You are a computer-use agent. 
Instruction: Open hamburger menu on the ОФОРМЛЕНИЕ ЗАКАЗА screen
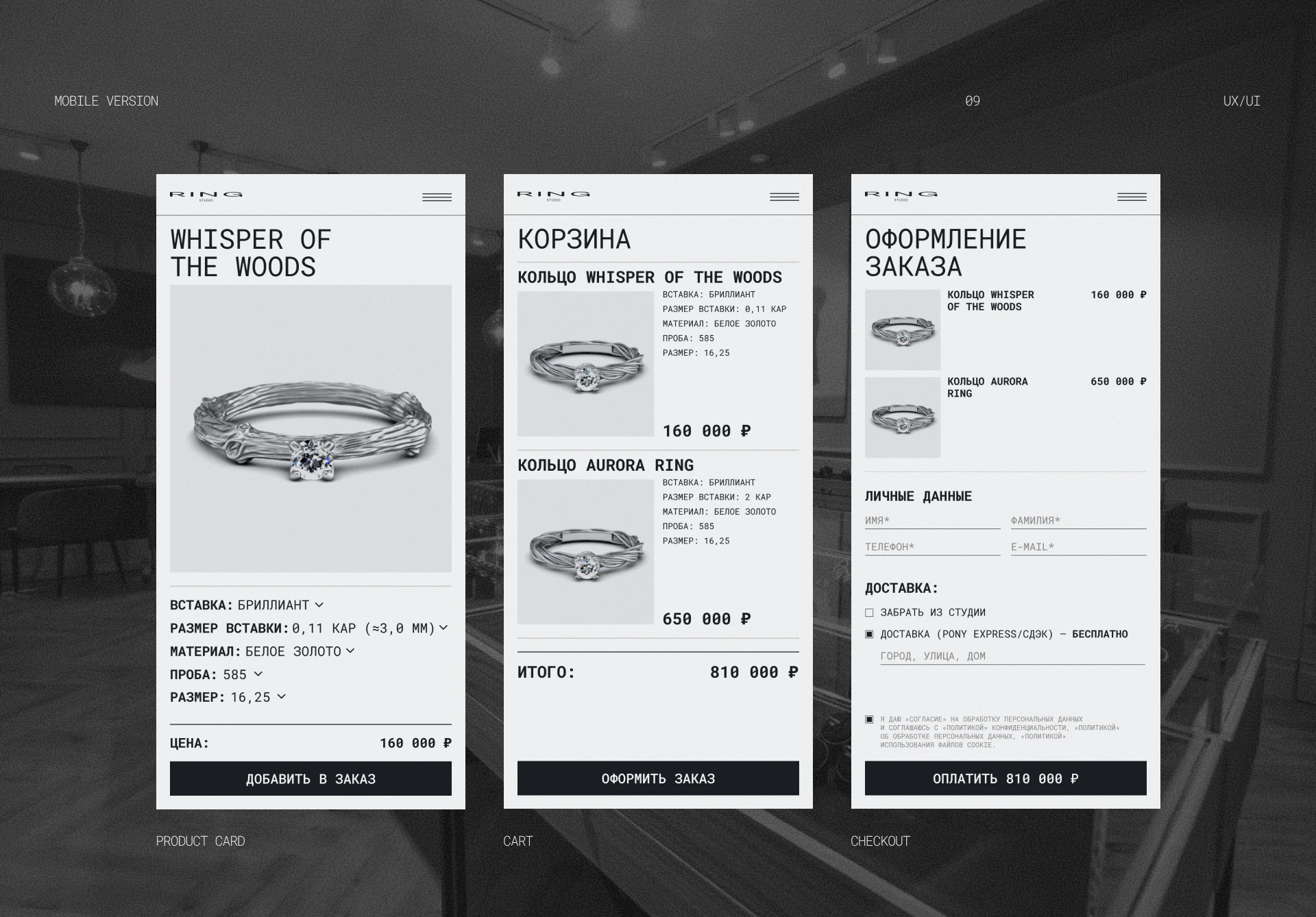click(x=1132, y=197)
